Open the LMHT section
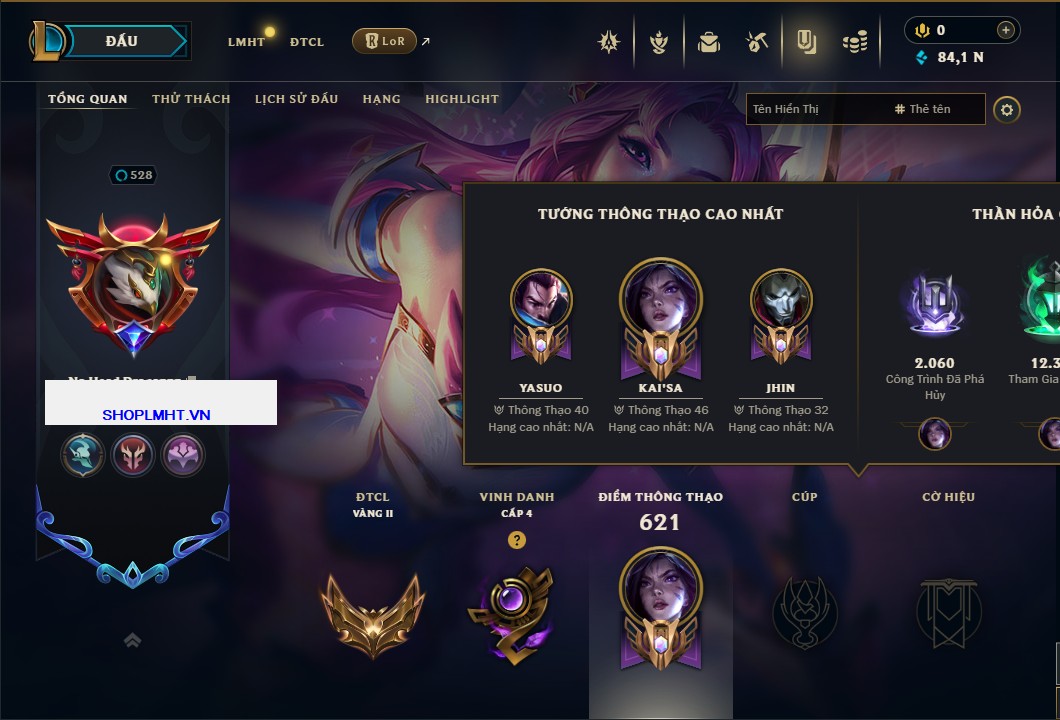1060x720 pixels. 246,42
